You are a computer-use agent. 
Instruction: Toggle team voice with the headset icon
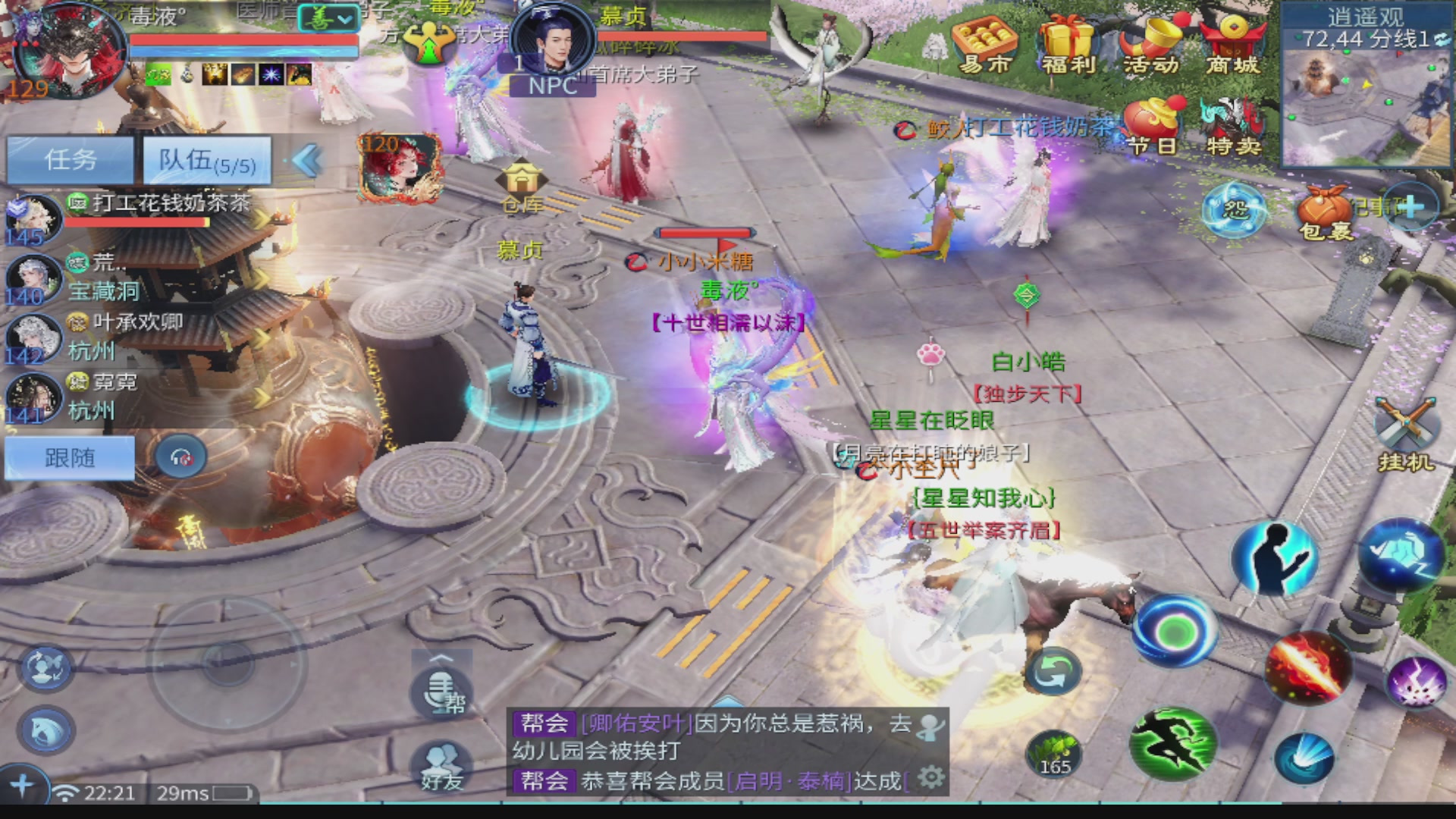click(180, 457)
